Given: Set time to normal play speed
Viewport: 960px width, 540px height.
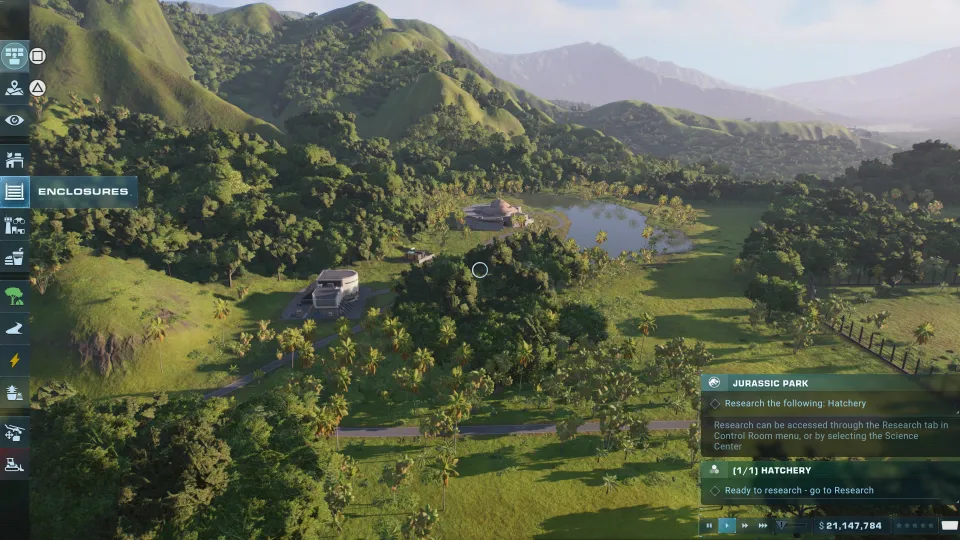Looking at the screenshot, I should point(727,525).
